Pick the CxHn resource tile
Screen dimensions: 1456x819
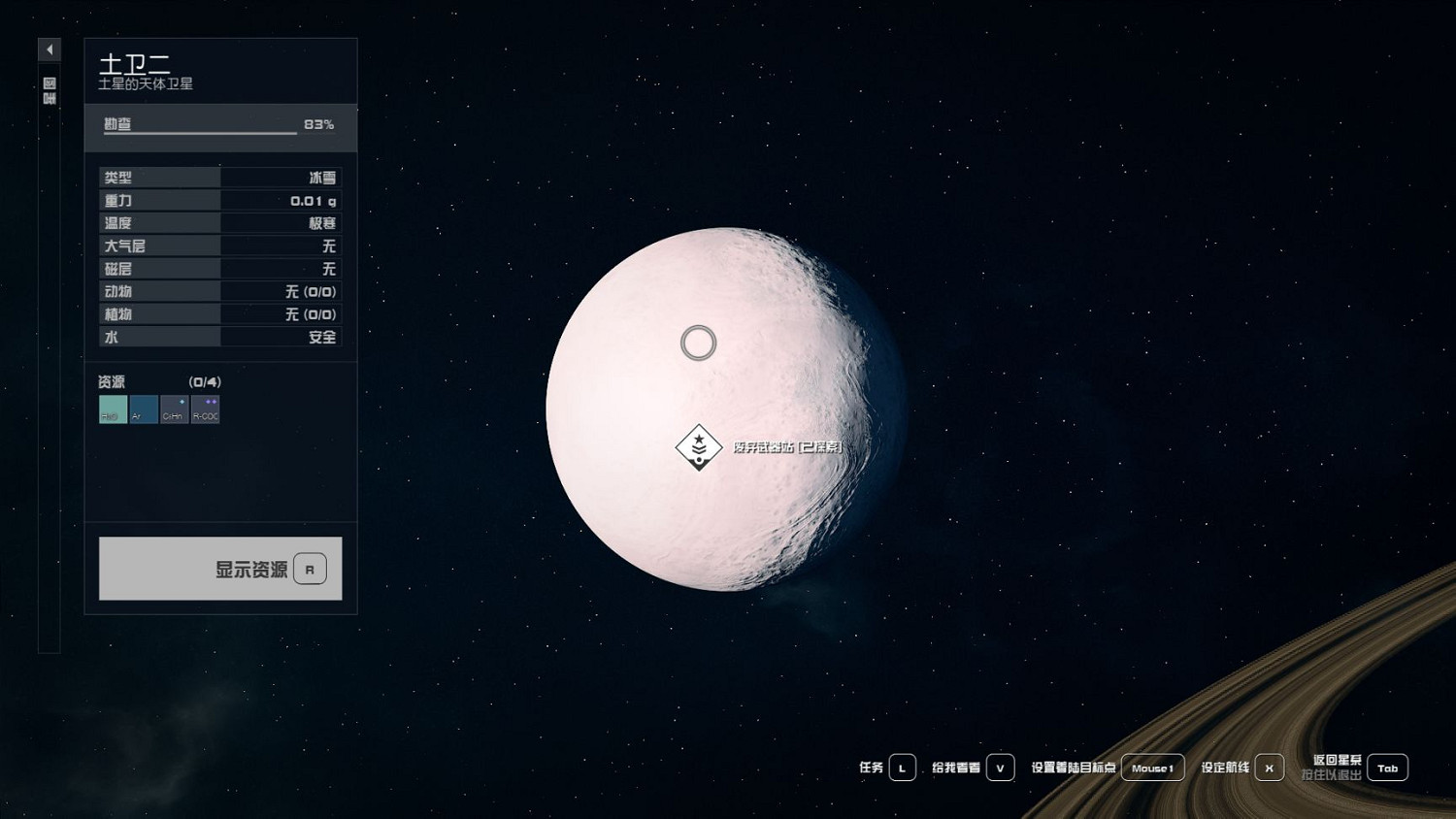[x=174, y=409]
